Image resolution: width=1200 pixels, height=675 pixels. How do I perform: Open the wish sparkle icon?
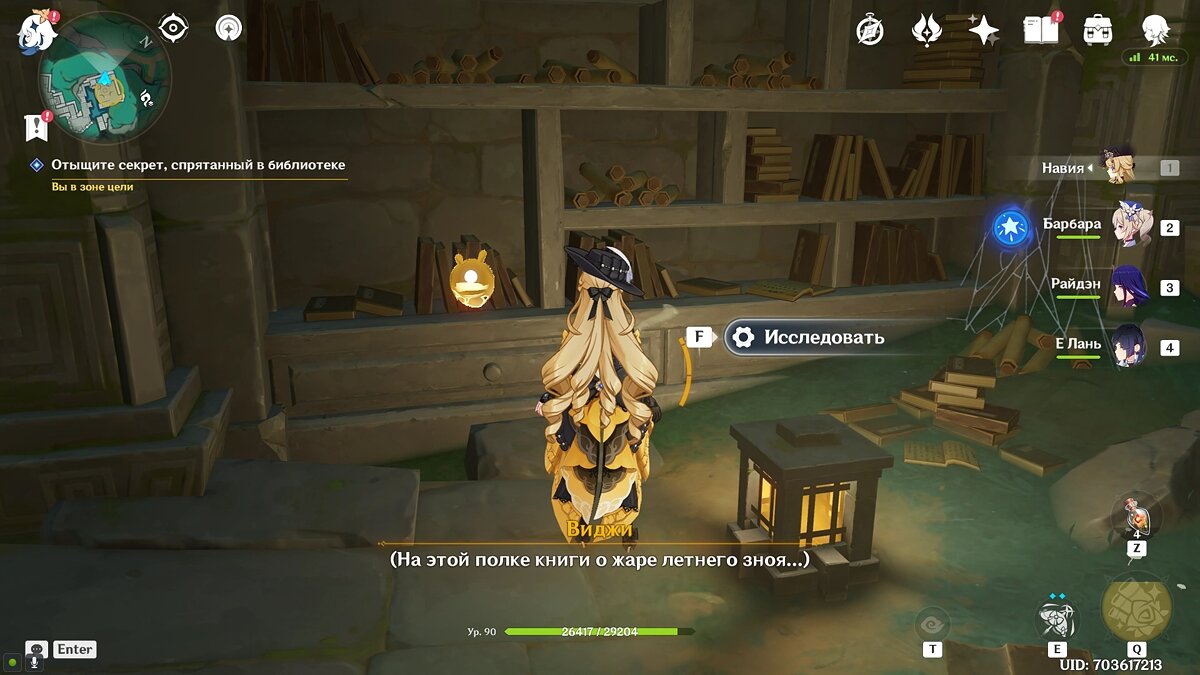pyautogui.click(x=983, y=31)
